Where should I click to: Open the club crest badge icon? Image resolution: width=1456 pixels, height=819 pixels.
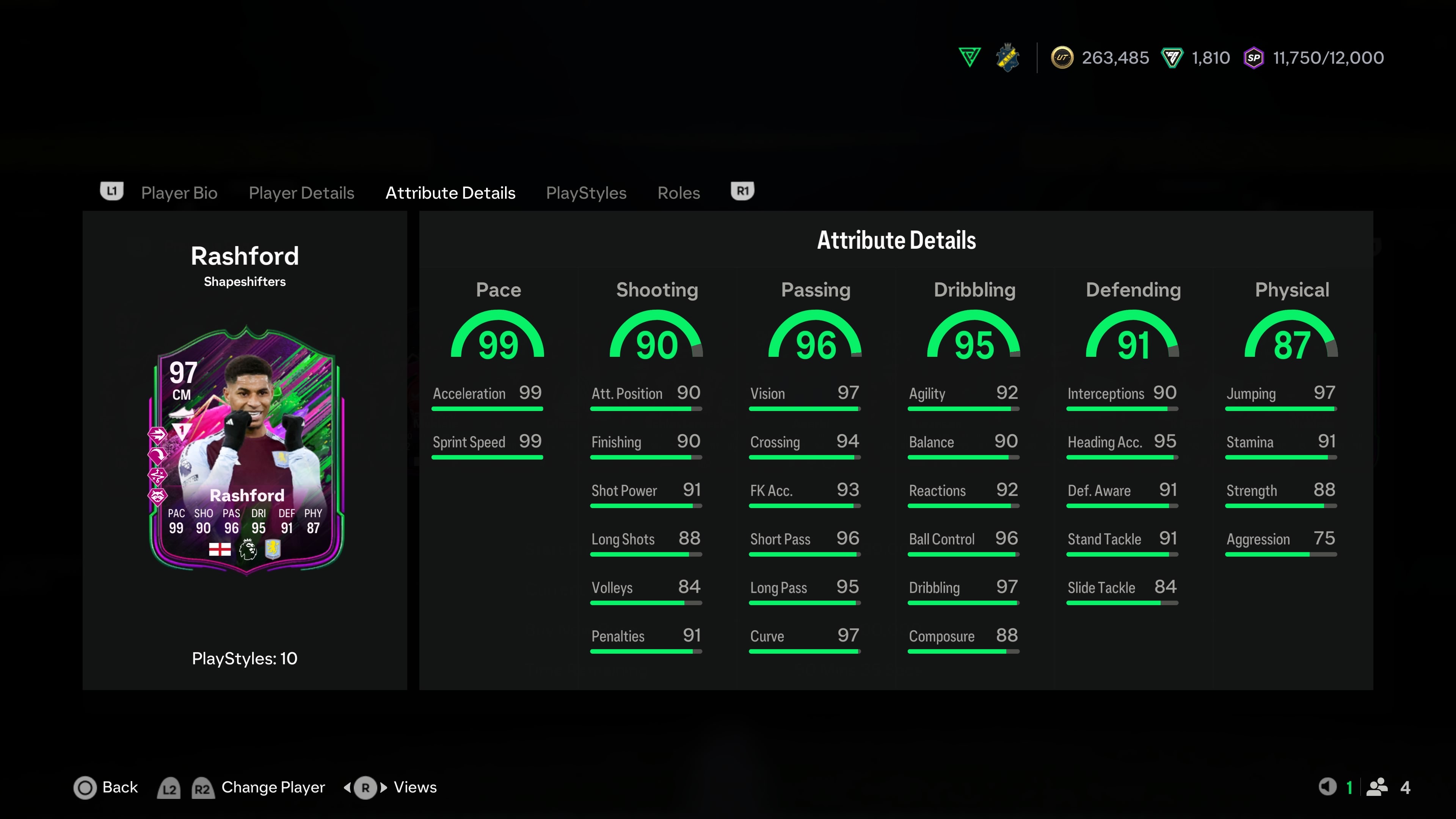1007,58
